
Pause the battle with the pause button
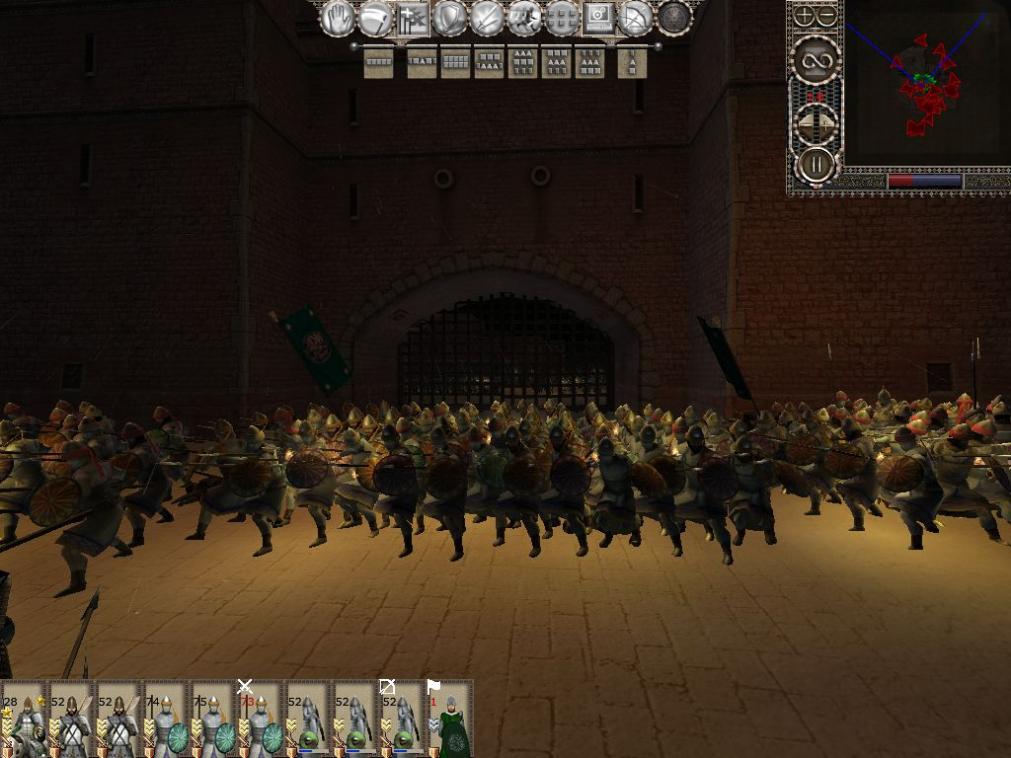[815, 163]
